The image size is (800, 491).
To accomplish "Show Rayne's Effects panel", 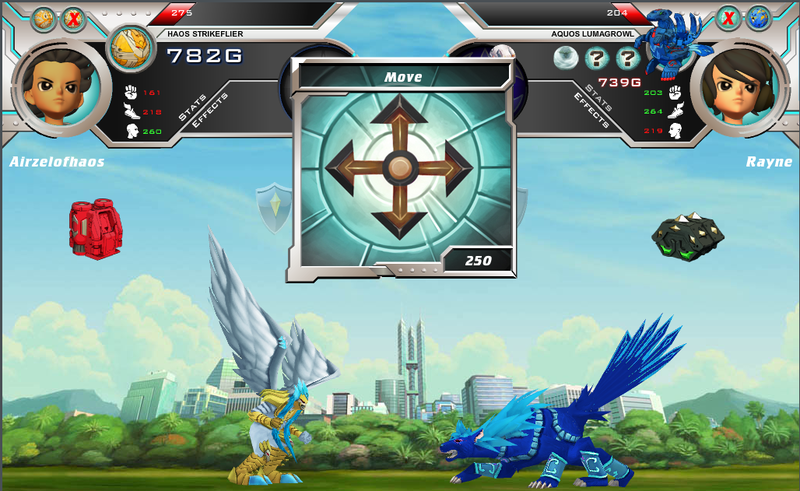I will (591, 111).
